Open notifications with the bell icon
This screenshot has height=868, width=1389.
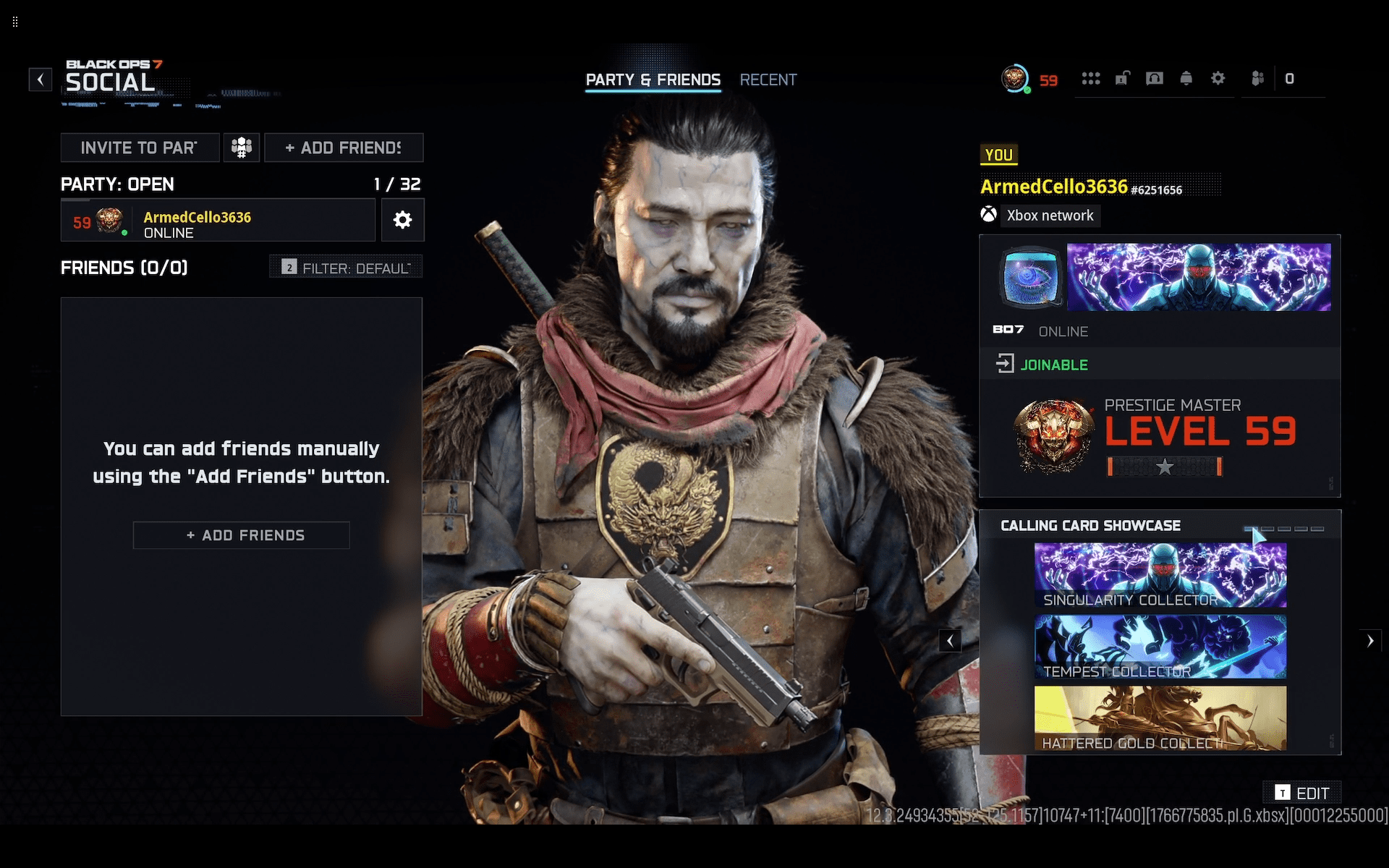point(1186,78)
